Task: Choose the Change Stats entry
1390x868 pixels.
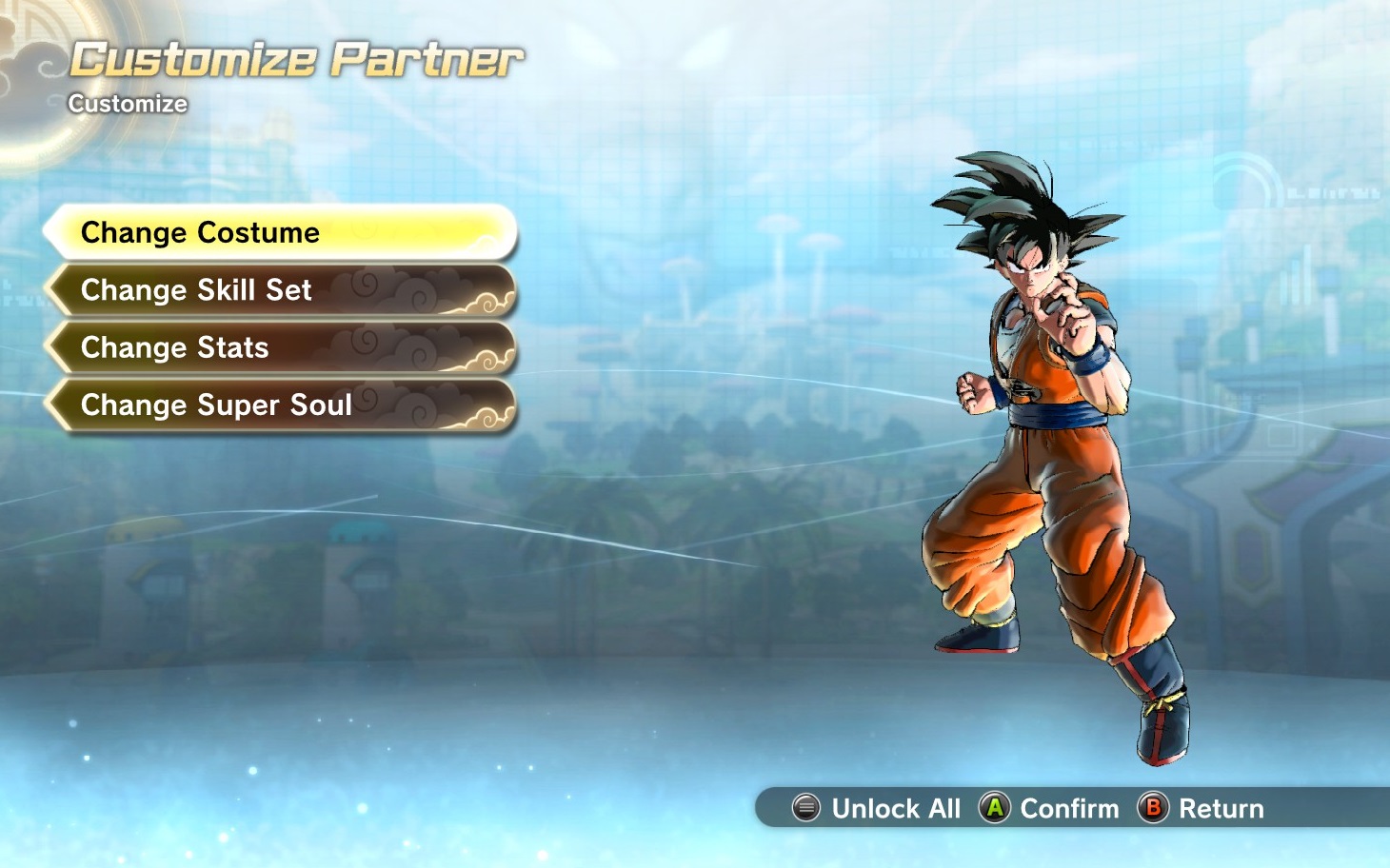Action: (x=281, y=347)
